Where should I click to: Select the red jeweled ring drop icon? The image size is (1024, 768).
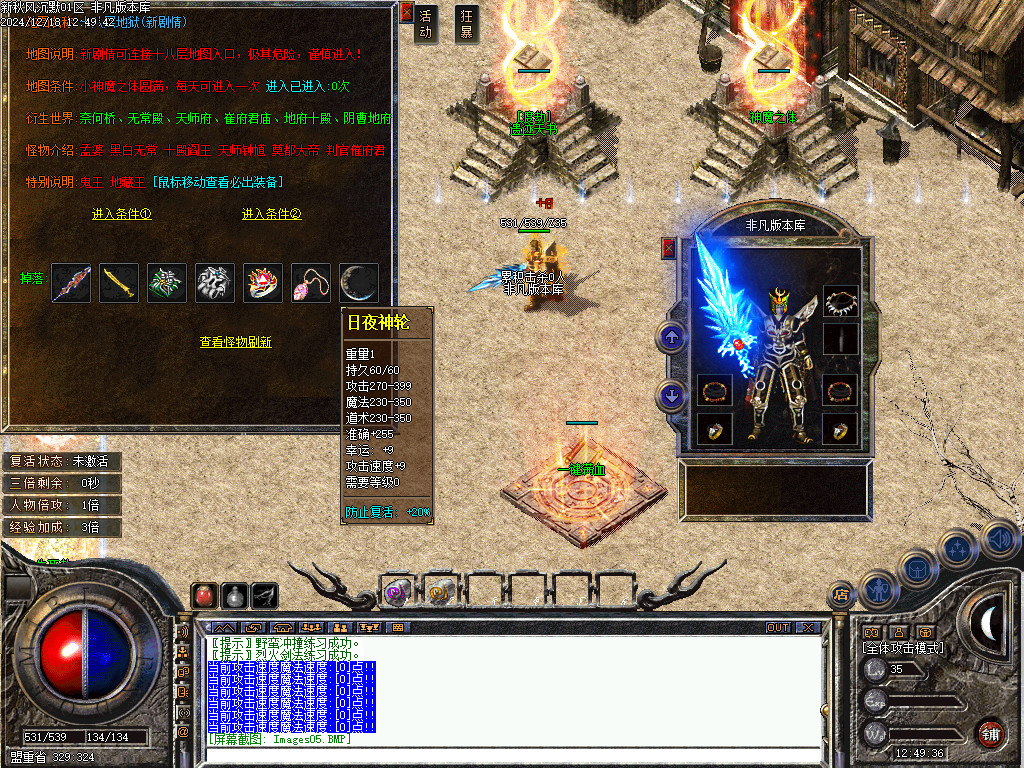263,283
